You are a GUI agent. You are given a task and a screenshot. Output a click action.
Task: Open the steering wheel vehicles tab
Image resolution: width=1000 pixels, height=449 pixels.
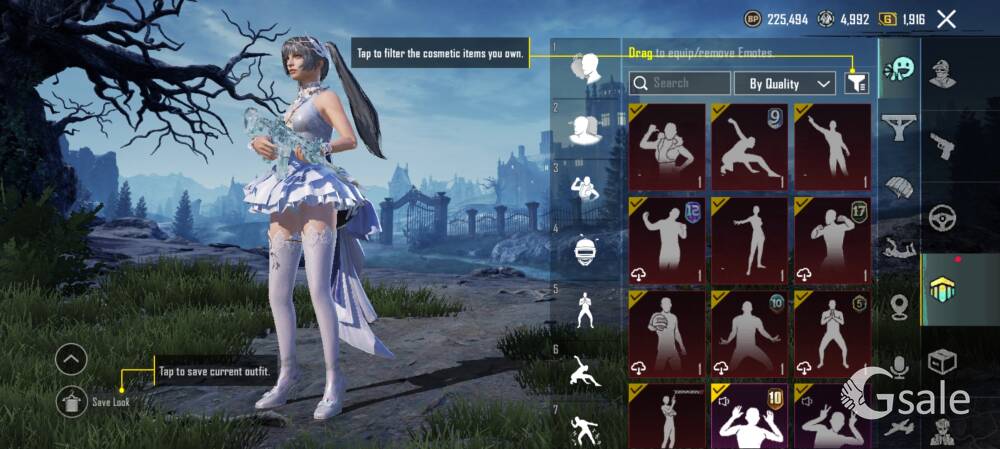tap(942, 217)
